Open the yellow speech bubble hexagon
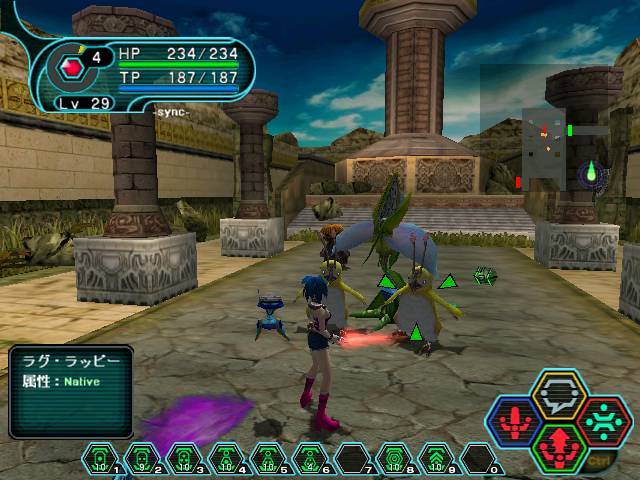The width and height of the screenshot is (640, 480). coord(559,394)
